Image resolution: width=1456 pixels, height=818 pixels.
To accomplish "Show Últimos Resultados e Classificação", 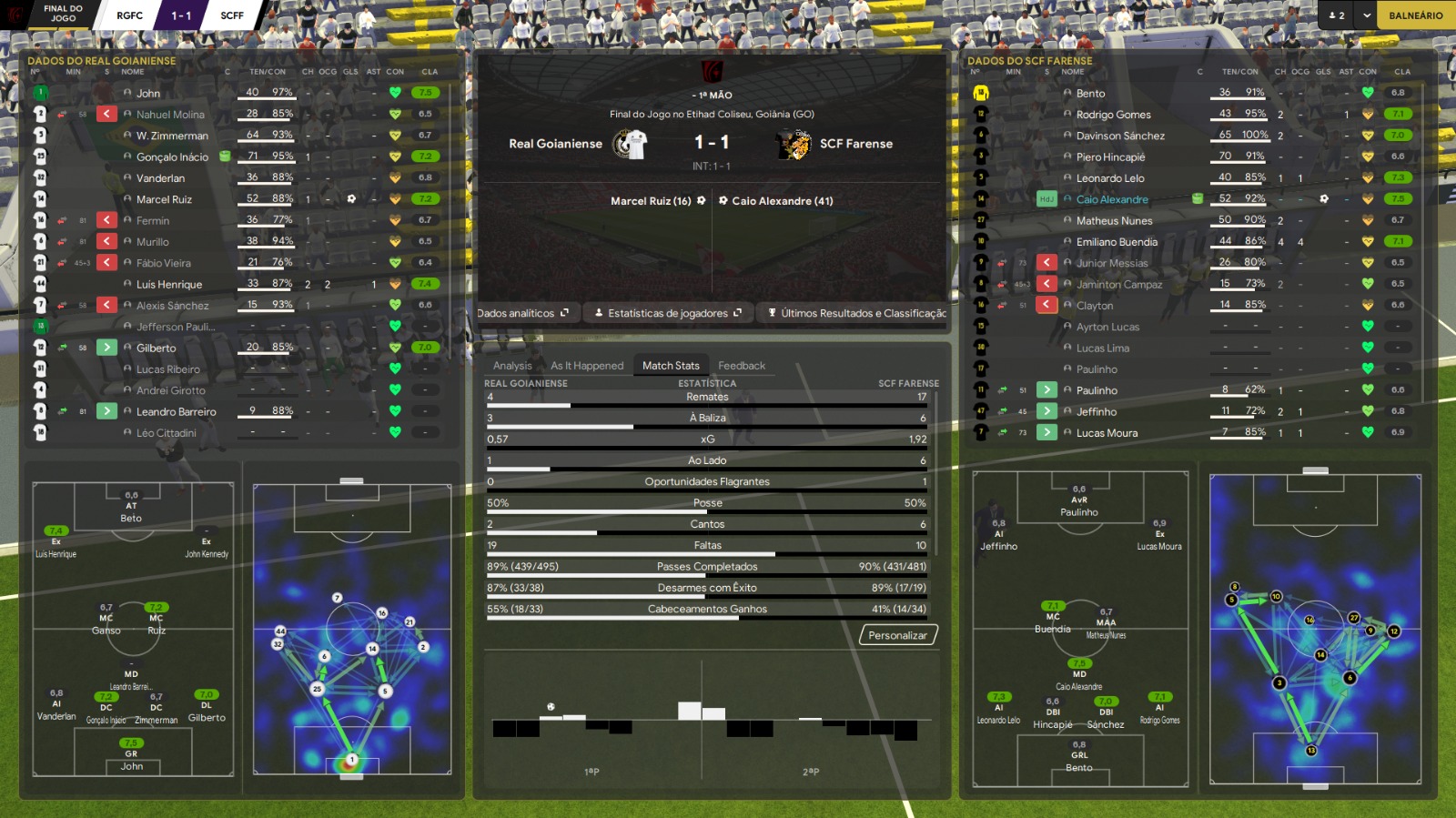I will point(857,313).
